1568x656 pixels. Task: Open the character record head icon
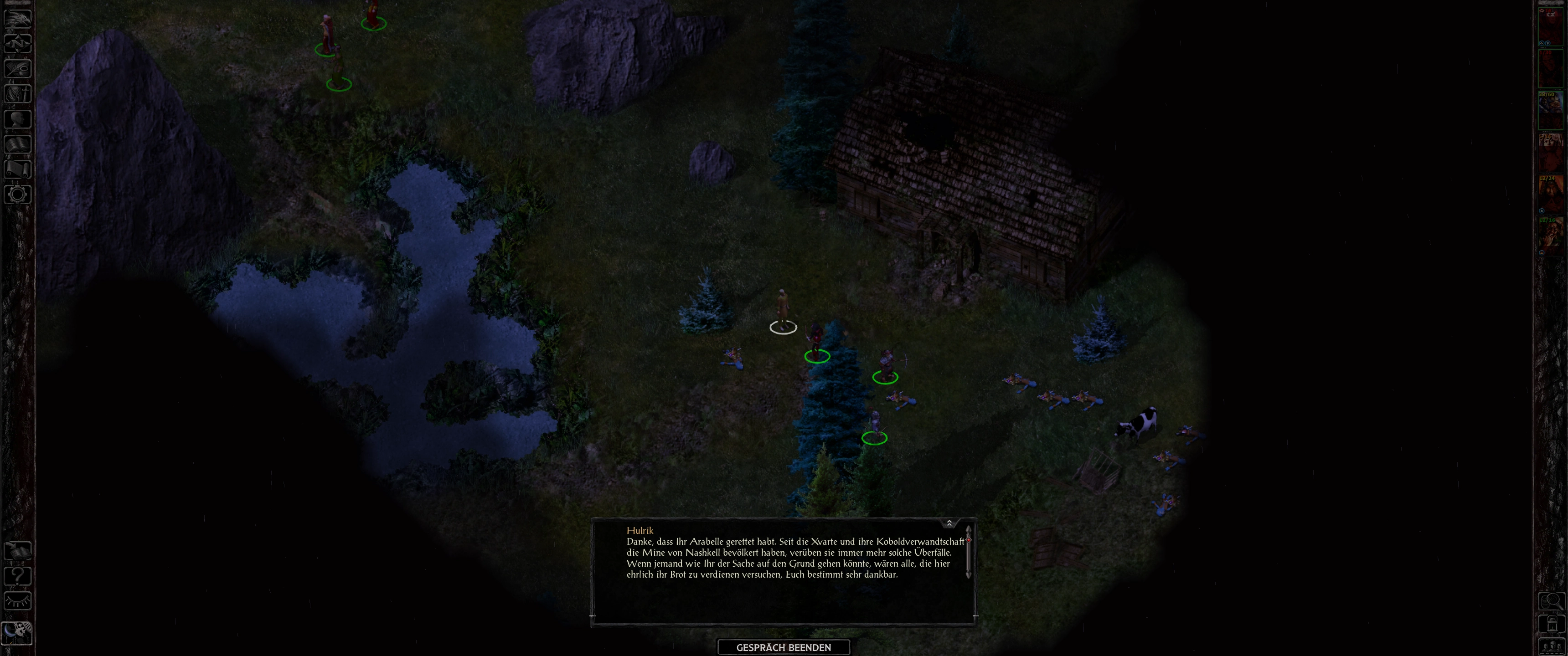[18, 118]
